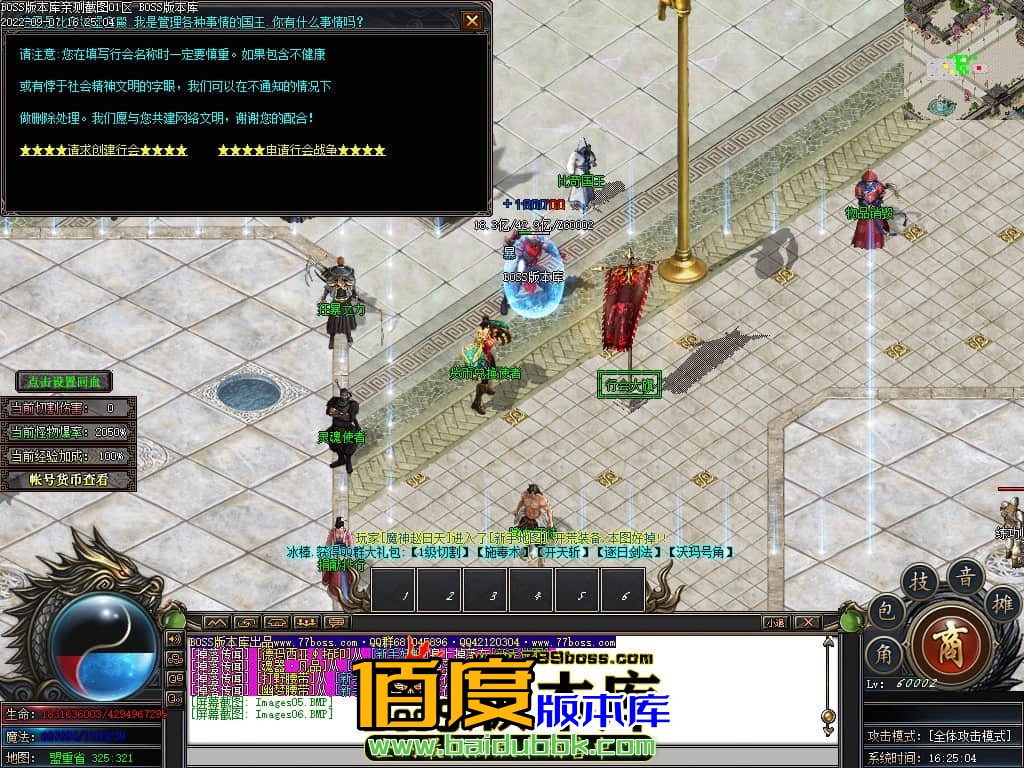Open the 帐号货币查看 panel
This screenshot has width=1024, height=768.
tap(69, 480)
